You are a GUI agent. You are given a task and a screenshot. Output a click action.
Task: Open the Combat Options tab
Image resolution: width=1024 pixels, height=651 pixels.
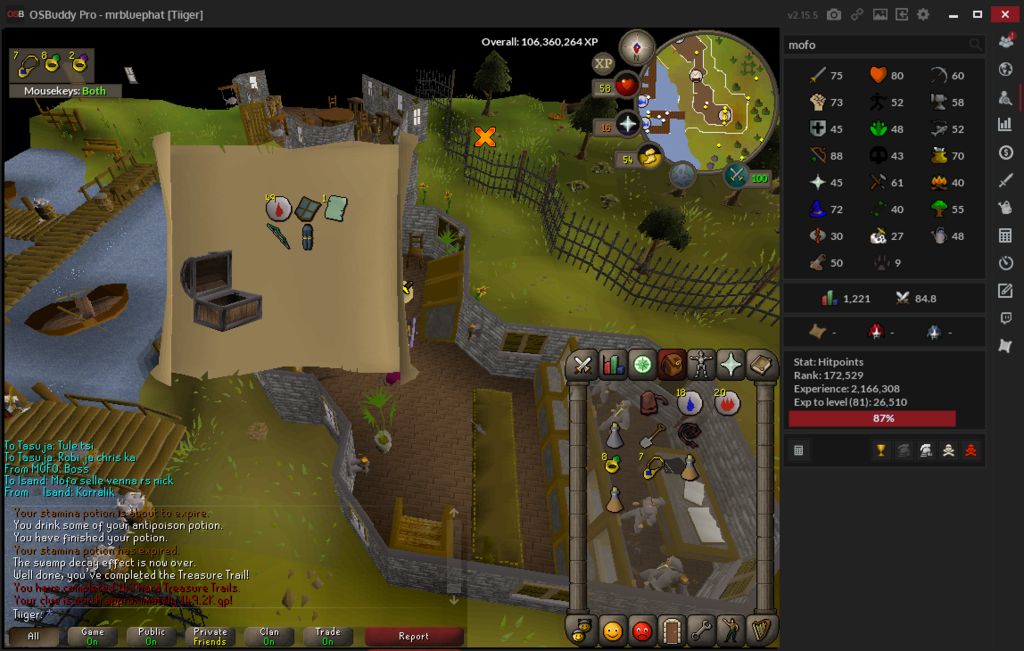584,365
